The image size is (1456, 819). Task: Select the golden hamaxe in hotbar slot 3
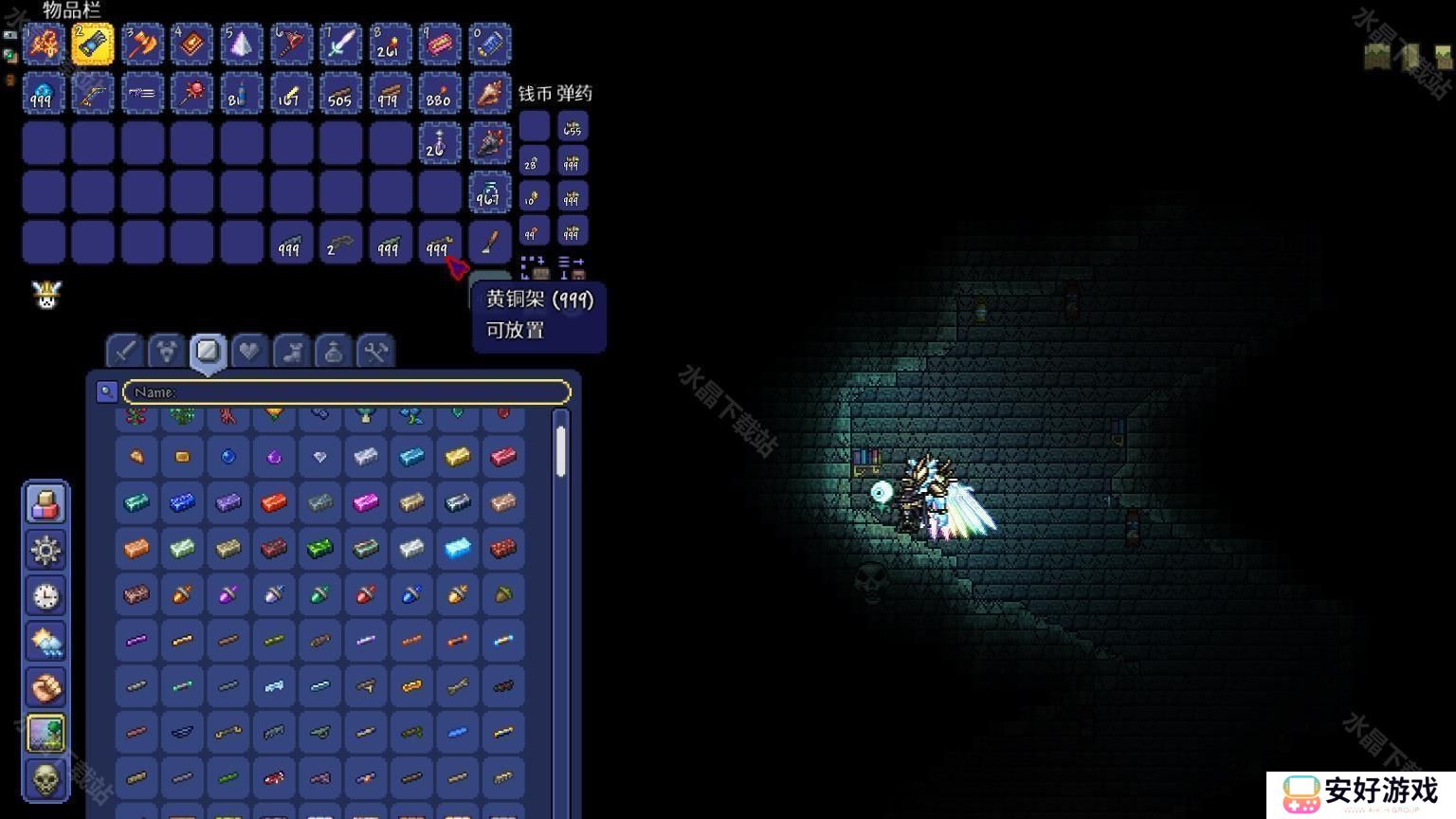click(142, 45)
